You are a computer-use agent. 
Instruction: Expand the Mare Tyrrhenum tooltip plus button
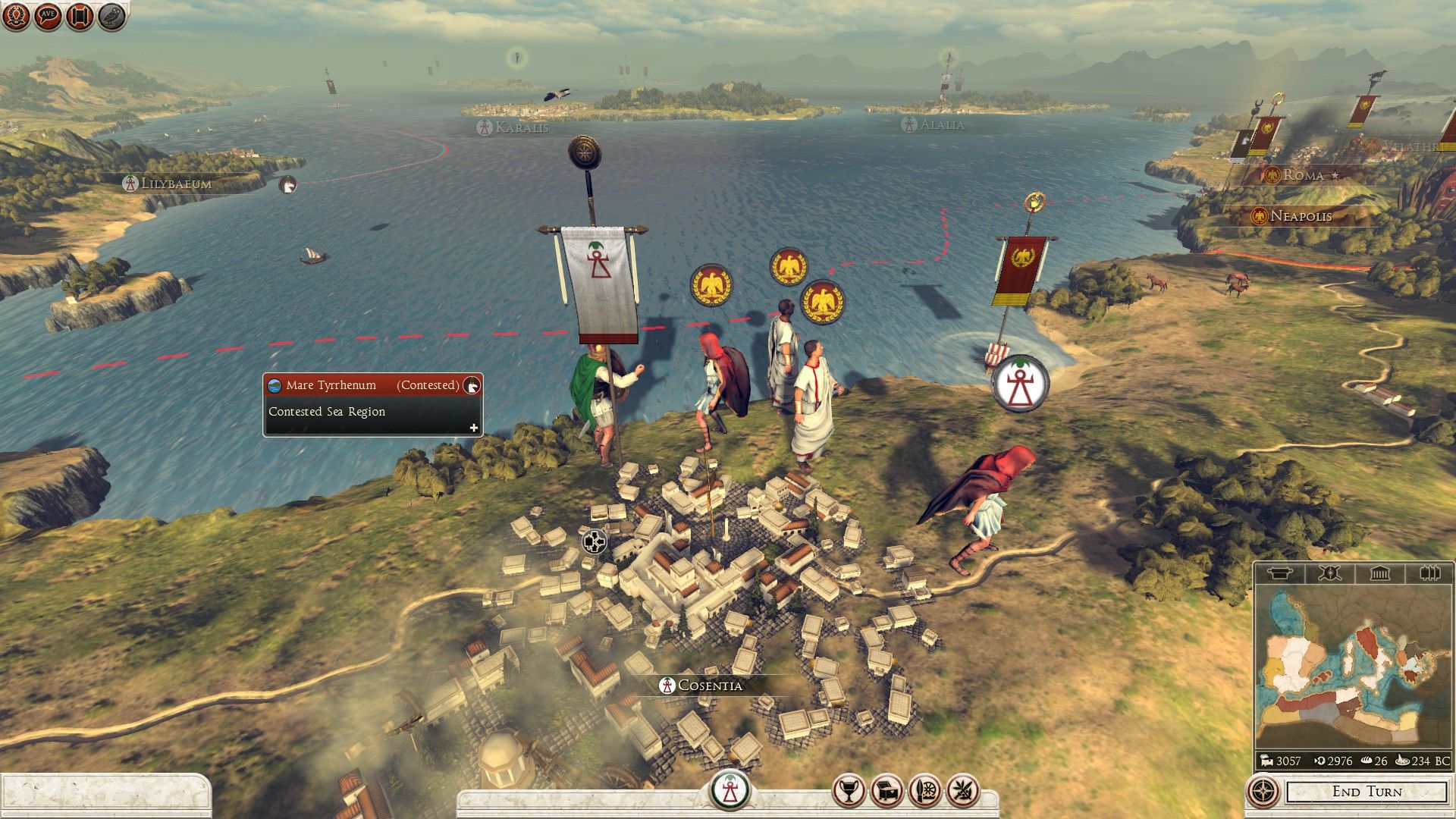point(474,428)
